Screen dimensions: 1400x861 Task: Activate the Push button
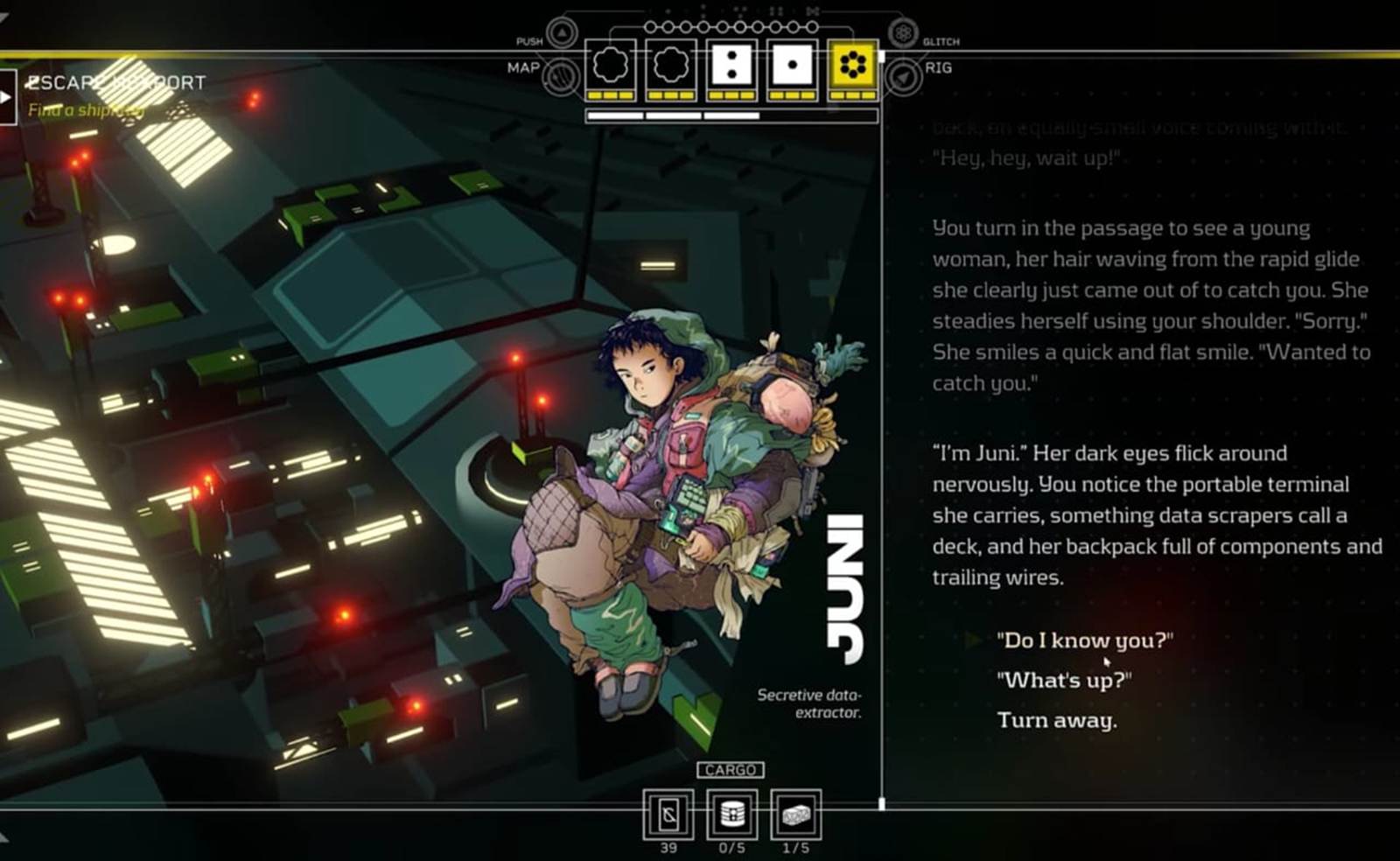coord(562,33)
